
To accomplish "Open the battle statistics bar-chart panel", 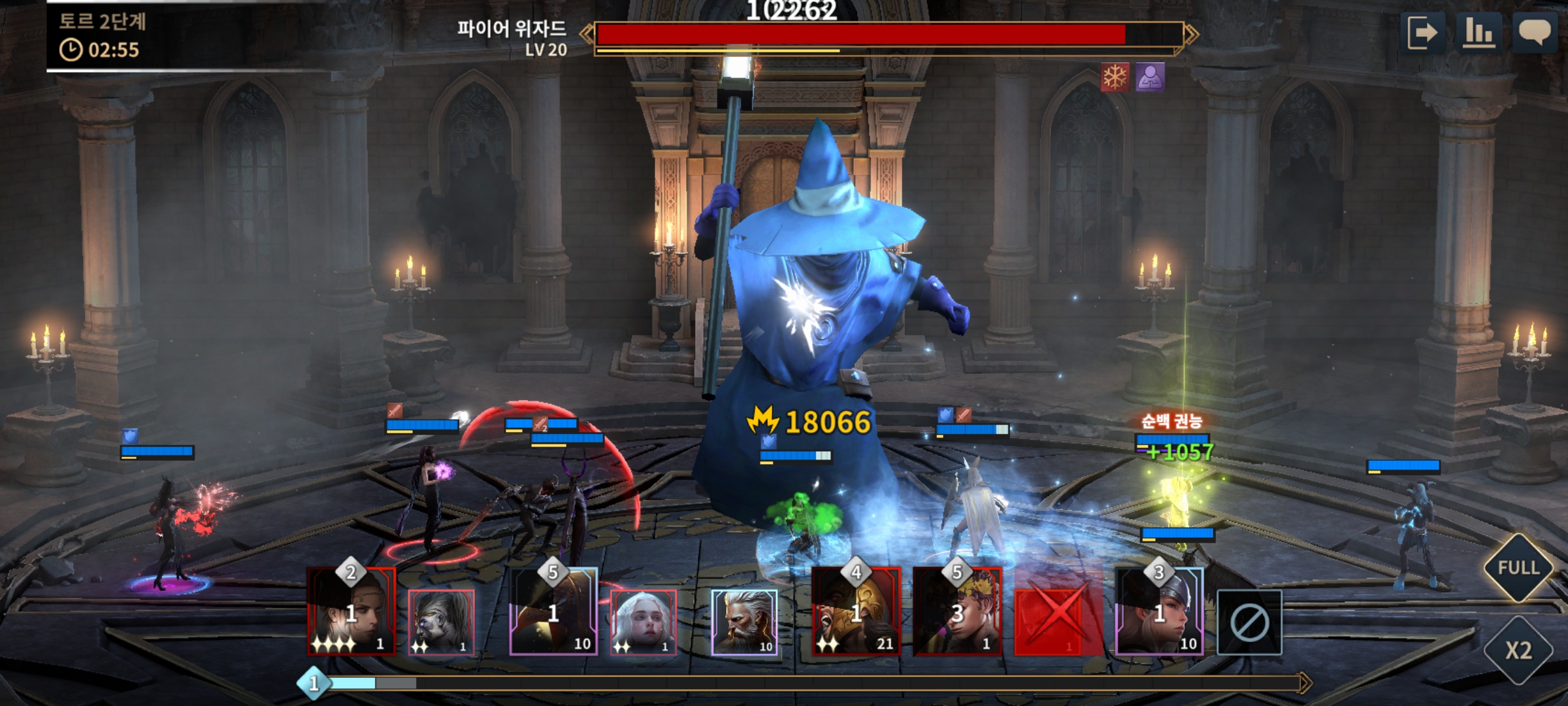I will (x=1478, y=33).
